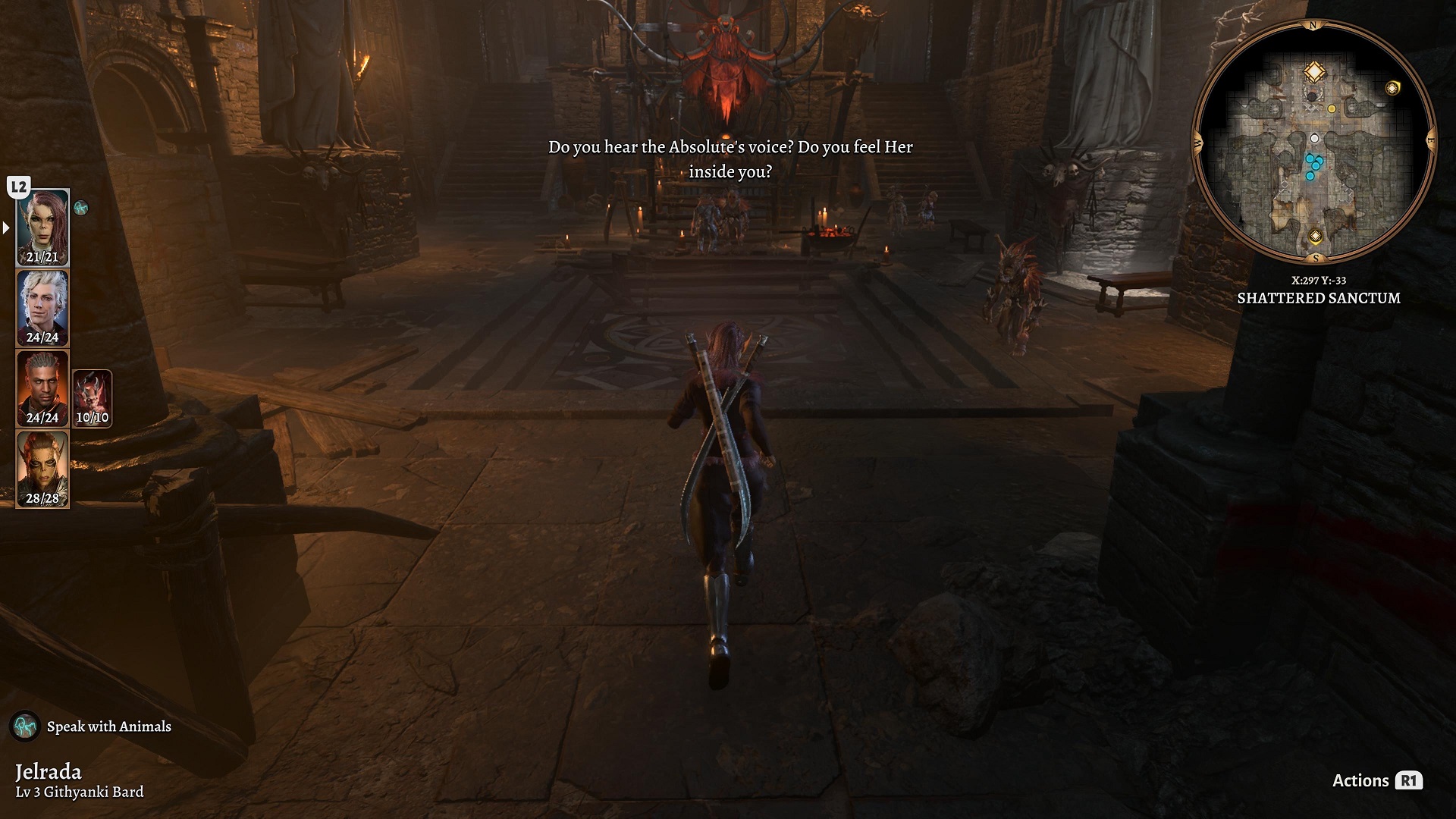The image size is (1456, 819).
Task: Click the North compass marker on the minimap
Action: click(x=1313, y=24)
